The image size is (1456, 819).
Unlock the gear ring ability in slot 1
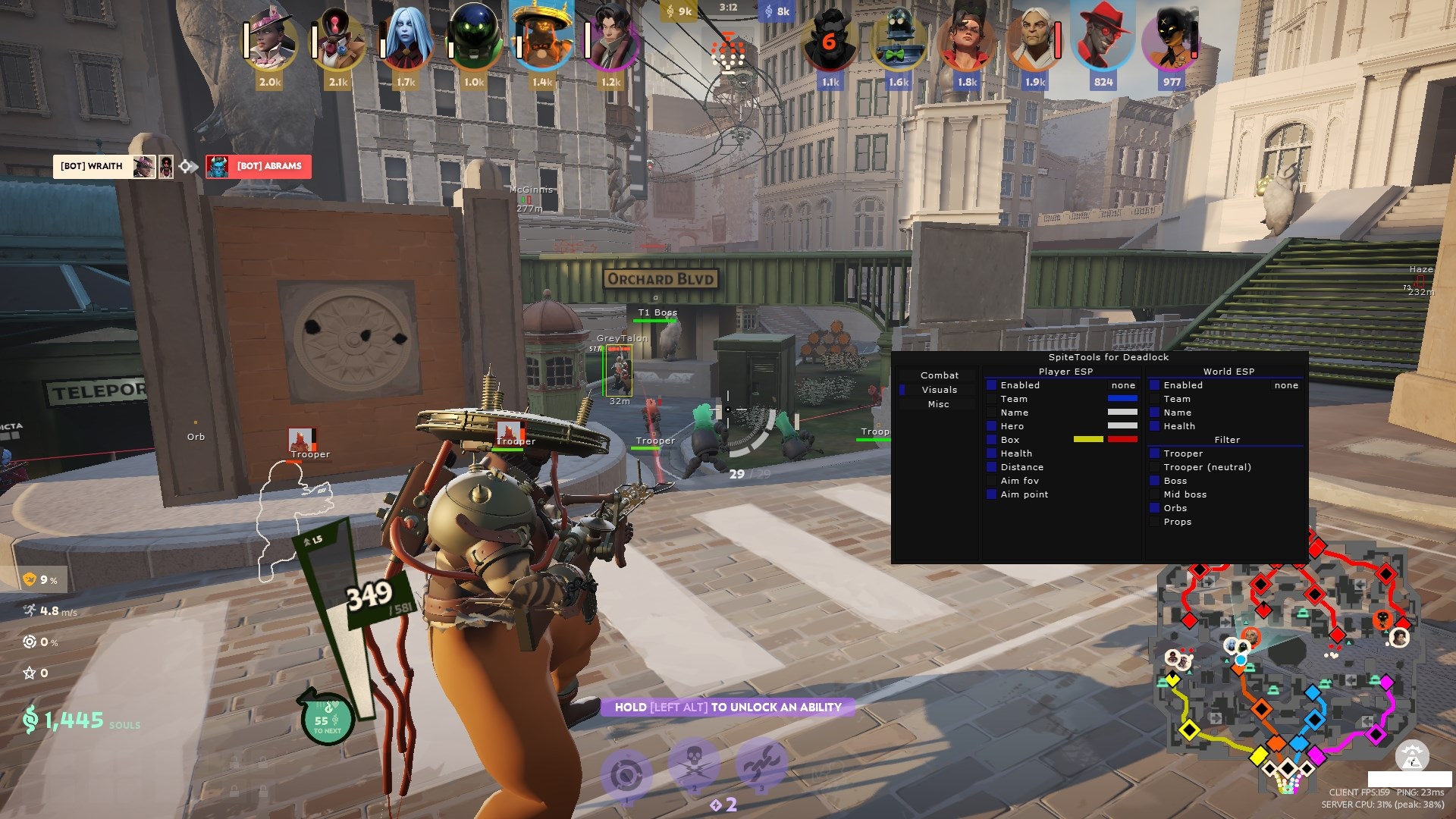[x=626, y=775]
